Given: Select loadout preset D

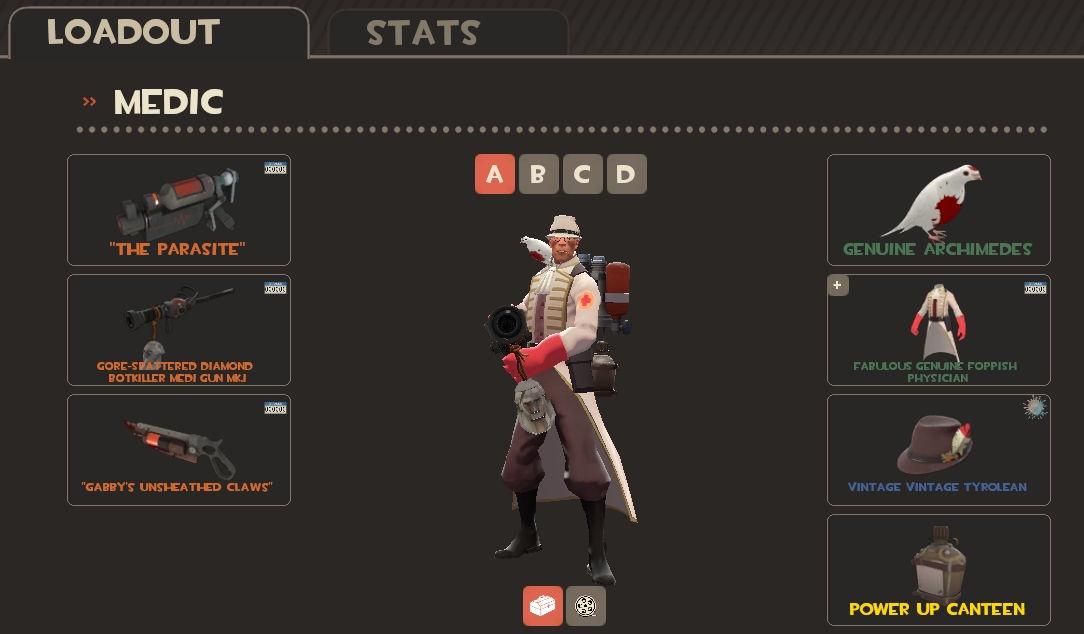Looking at the screenshot, I should coord(626,174).
